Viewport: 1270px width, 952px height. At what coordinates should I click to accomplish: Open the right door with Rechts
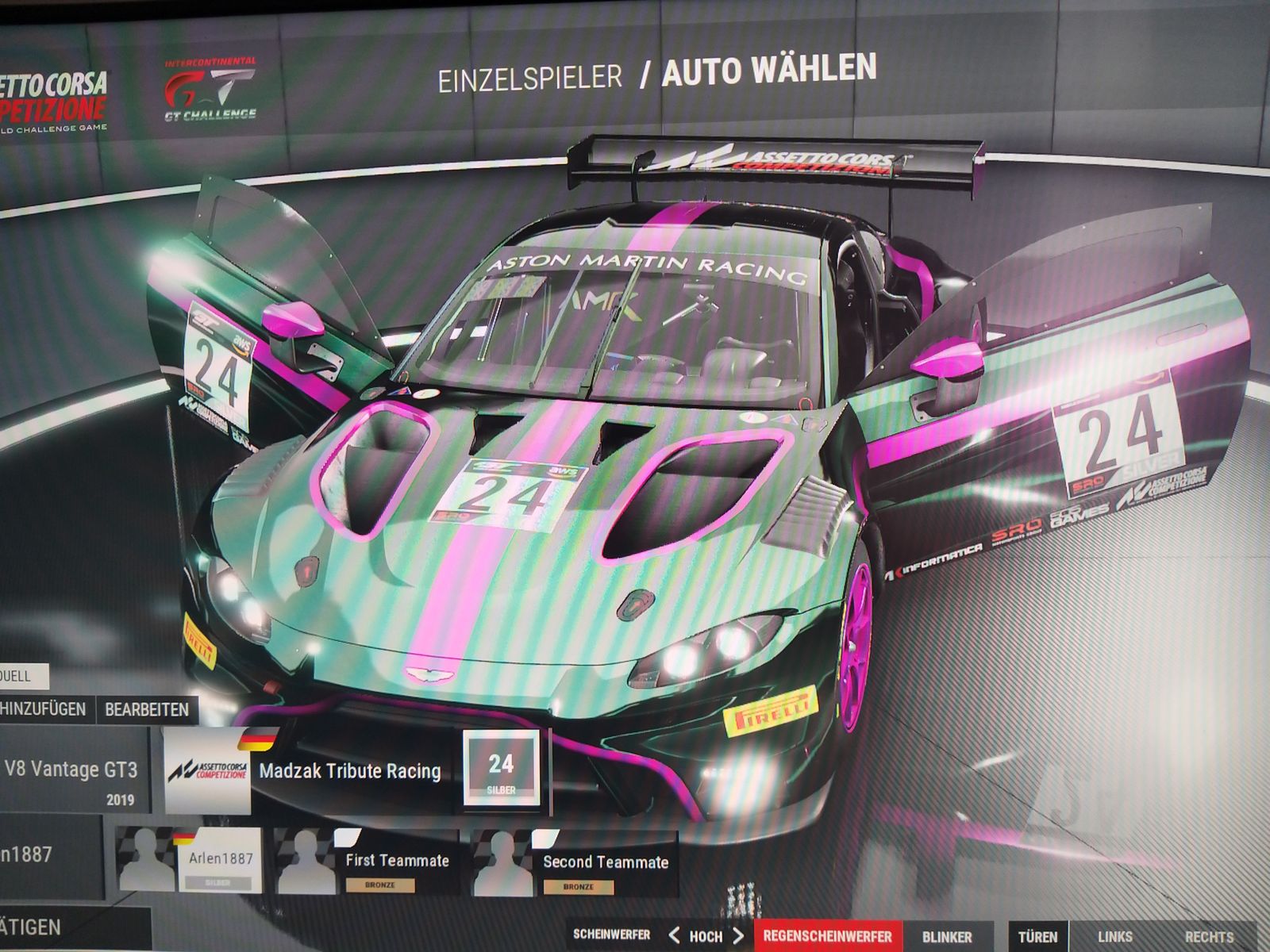pos(1209,937)
